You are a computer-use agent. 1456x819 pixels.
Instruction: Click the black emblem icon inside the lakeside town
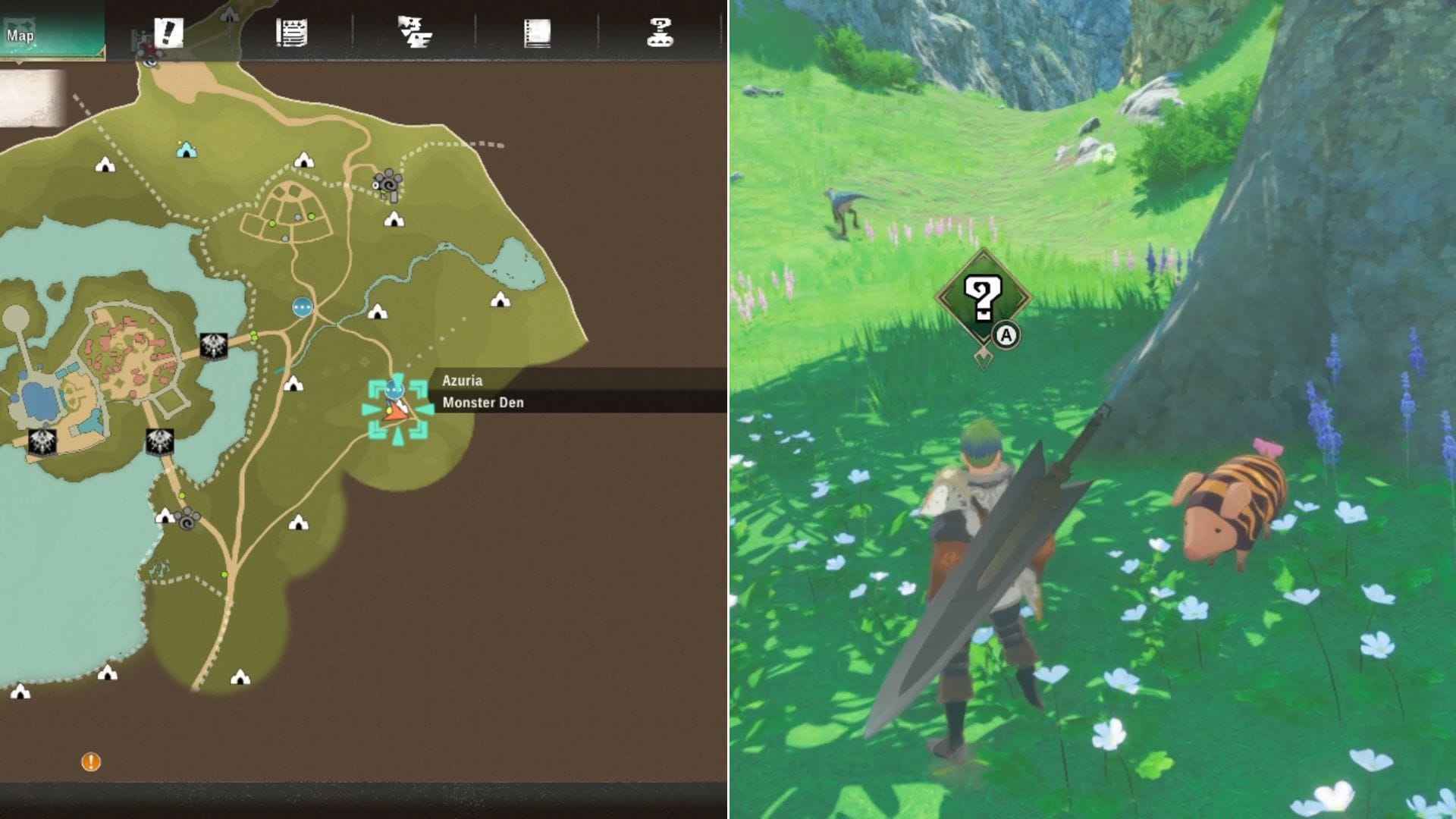42,441
